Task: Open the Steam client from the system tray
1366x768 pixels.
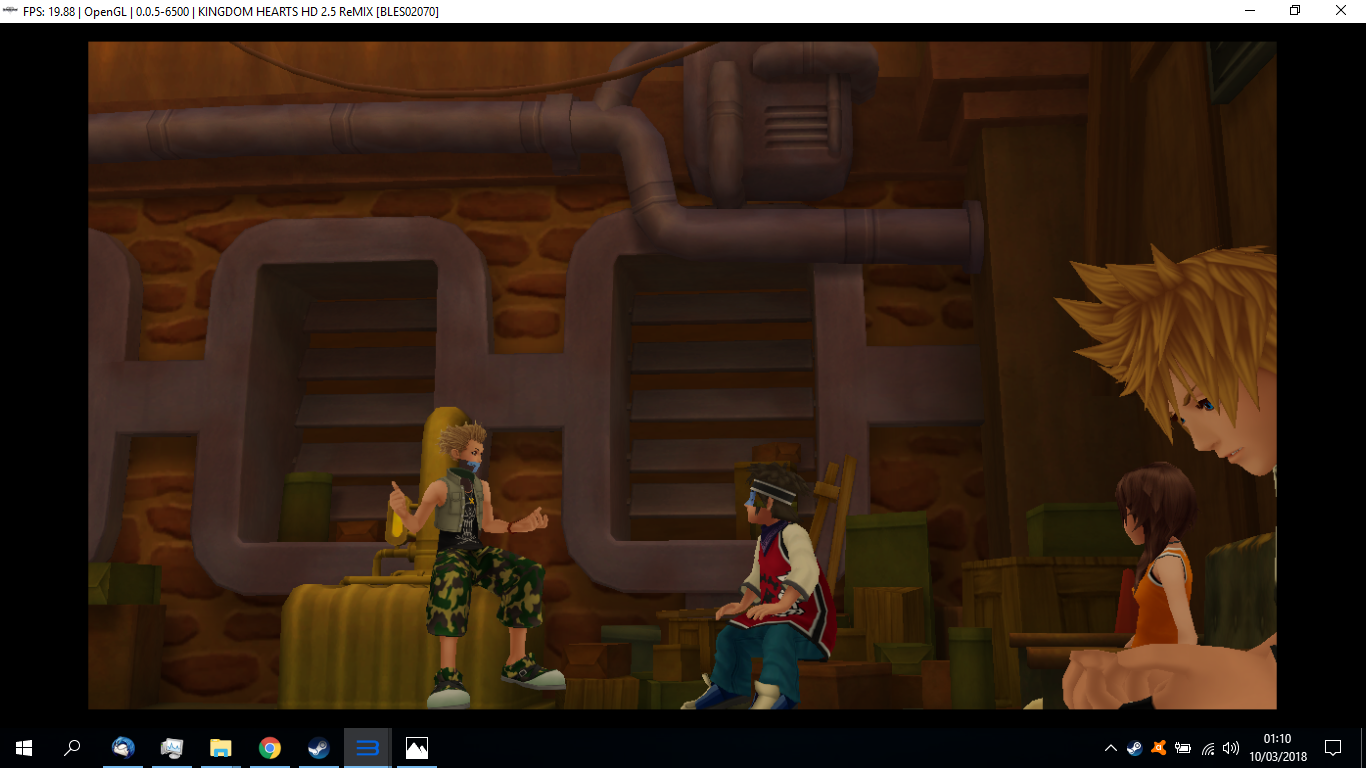Action: 1134,747
